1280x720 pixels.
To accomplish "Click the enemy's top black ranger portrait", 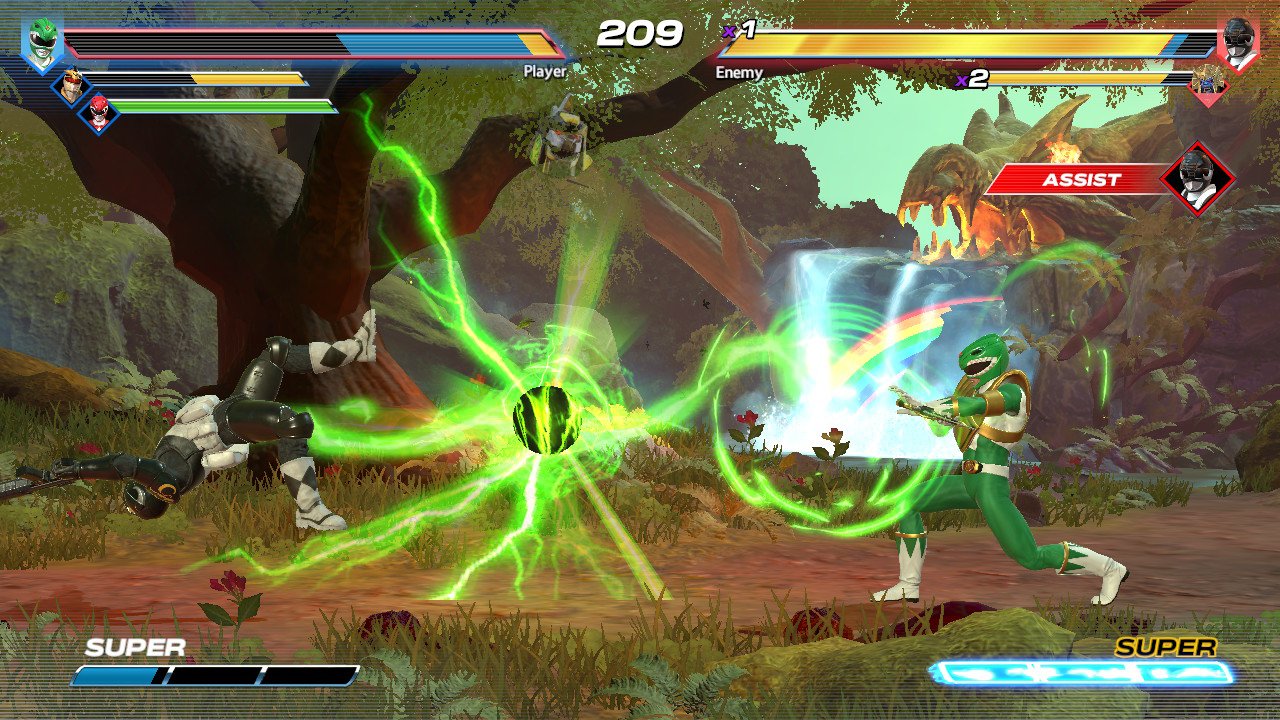I will pos(1238,45).
